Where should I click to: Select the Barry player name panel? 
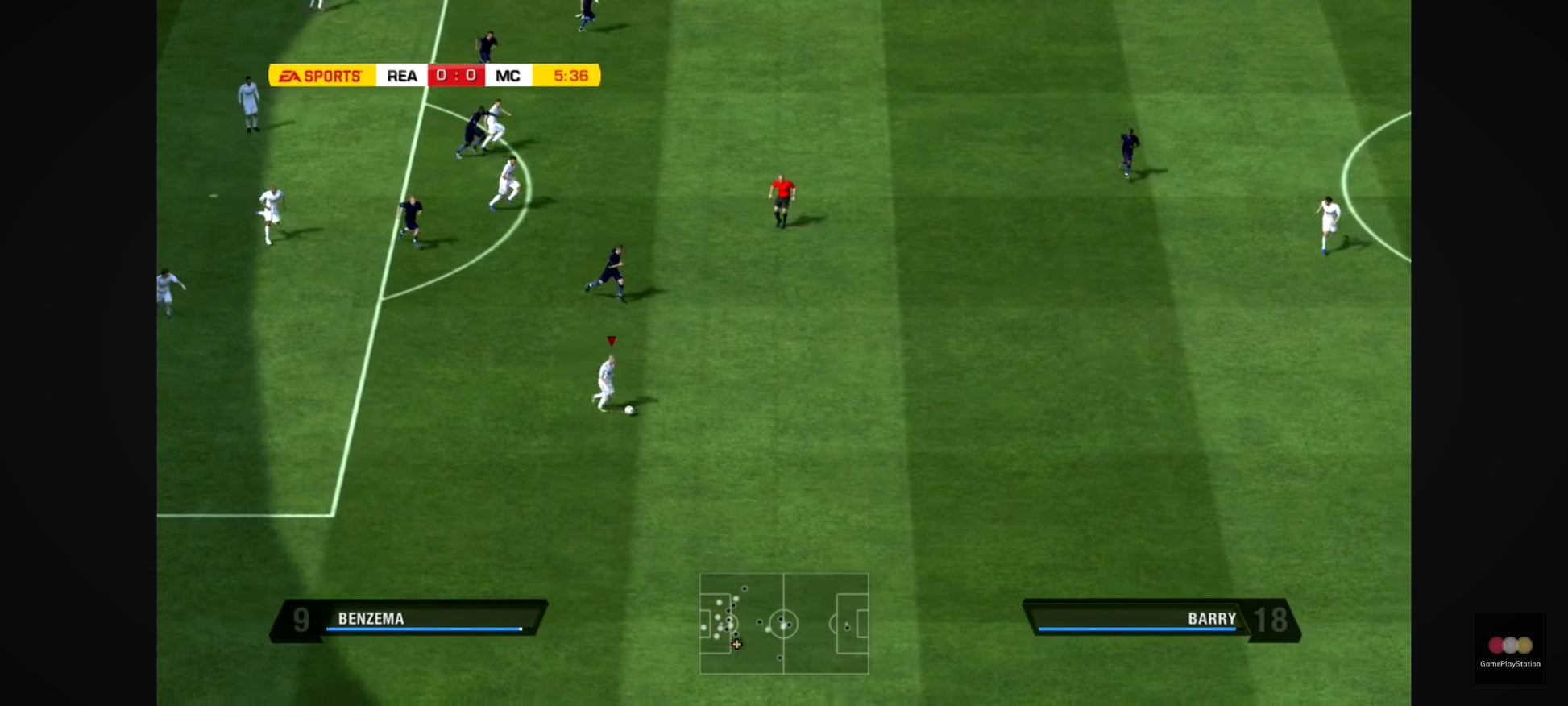[x=1160, y=619]
